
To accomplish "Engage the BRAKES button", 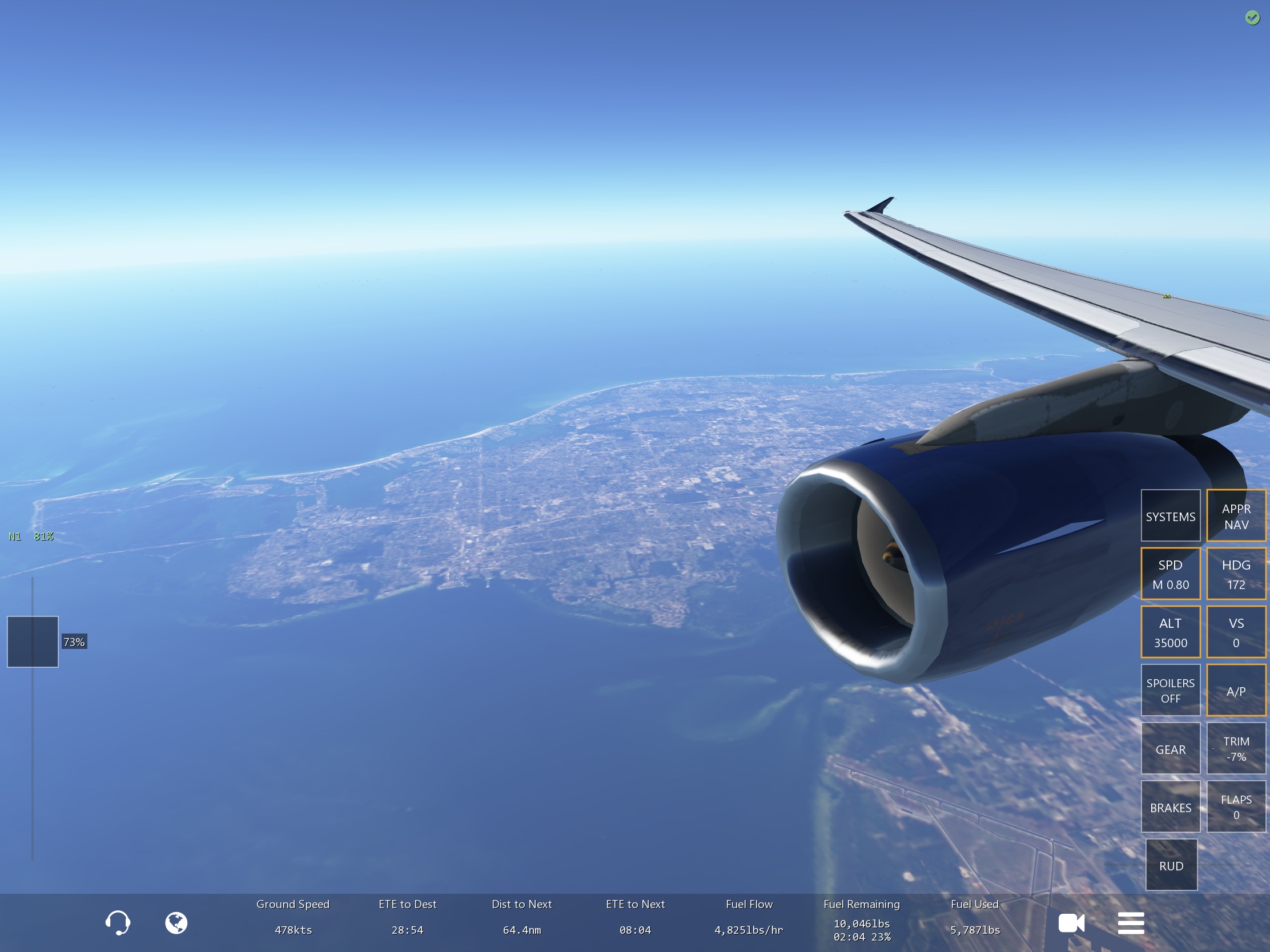I will click(1170, 807).
